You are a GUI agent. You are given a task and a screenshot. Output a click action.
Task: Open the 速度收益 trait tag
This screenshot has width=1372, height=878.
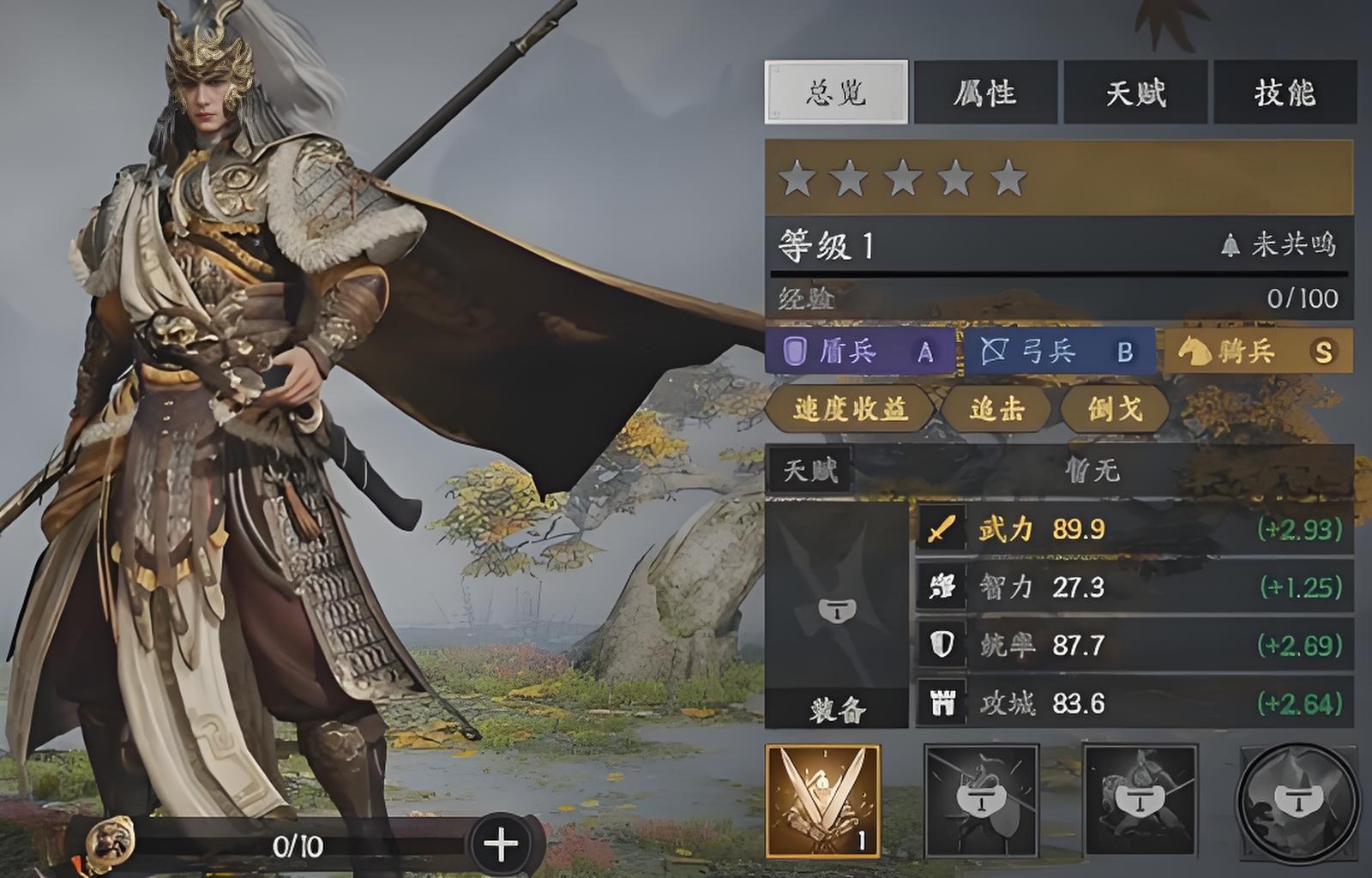[849, 409]
